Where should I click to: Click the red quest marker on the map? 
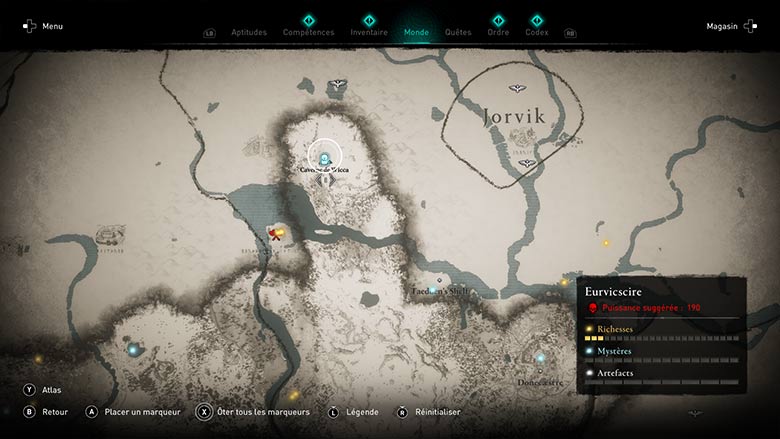point(273,234)
